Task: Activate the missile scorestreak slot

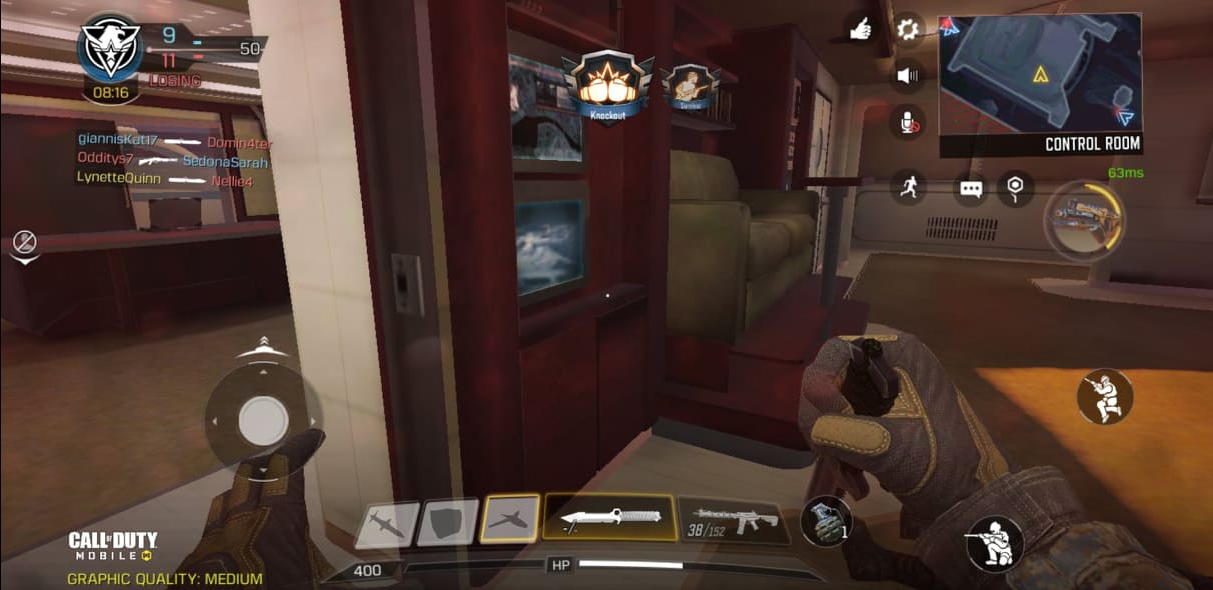Action: pyautogui.click(x=387, y=524)
